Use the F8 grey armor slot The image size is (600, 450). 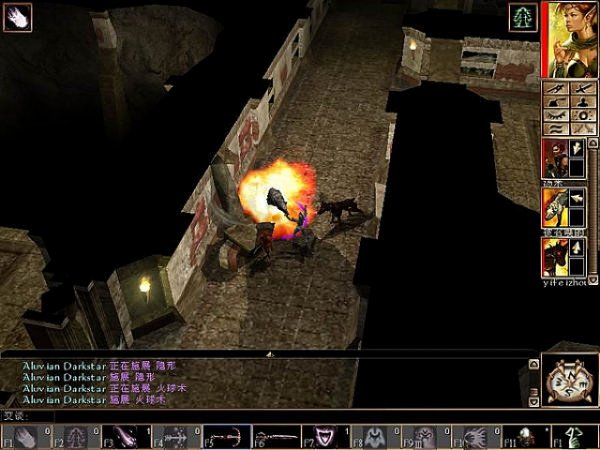click(x=372, y=435)
